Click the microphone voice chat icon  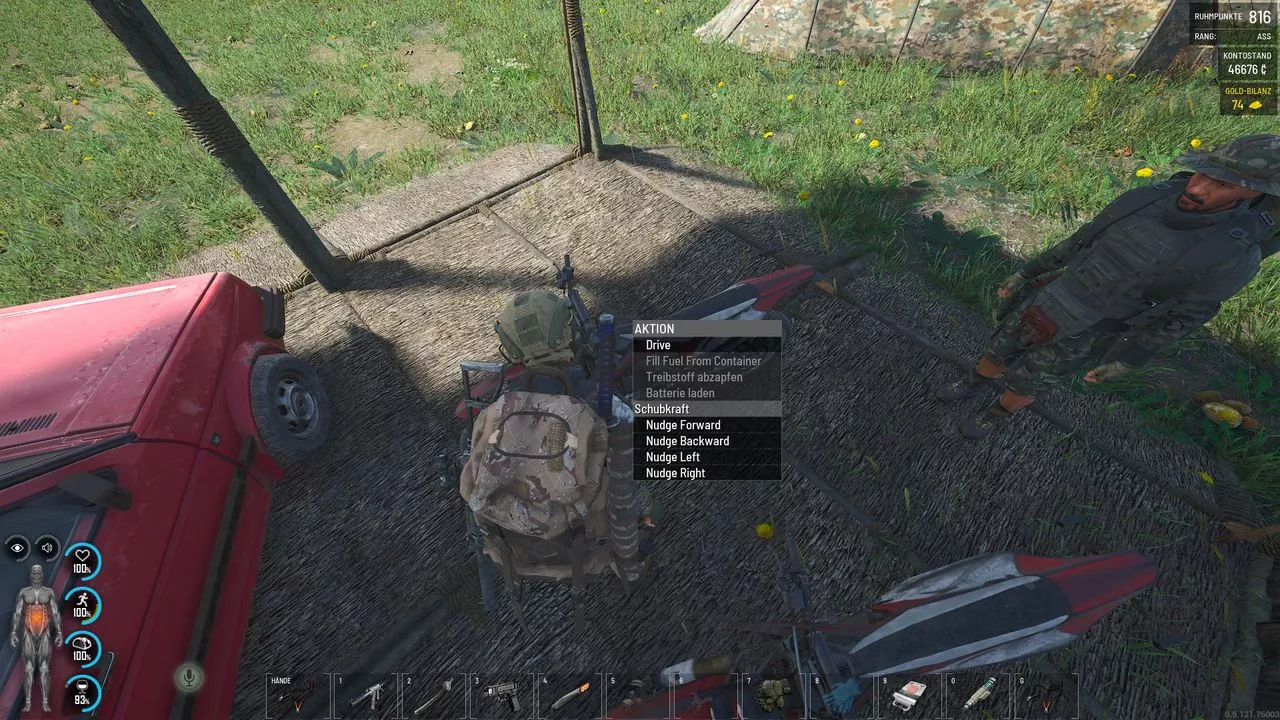(x=187, y=677)
